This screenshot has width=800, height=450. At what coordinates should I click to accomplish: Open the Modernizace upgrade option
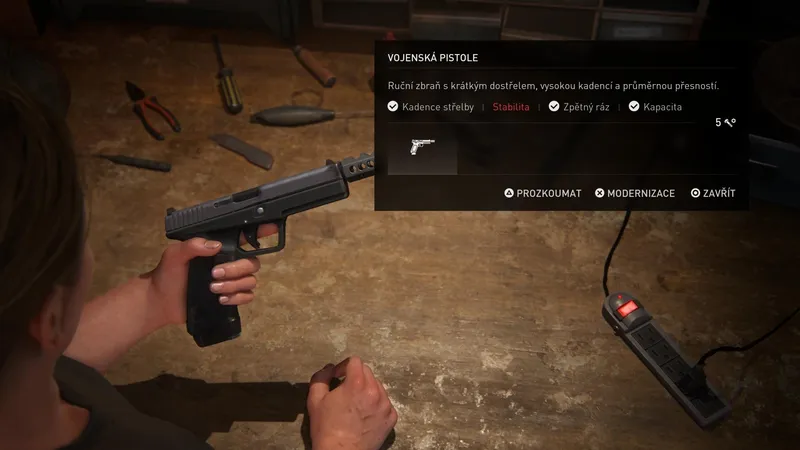[635, 193]
